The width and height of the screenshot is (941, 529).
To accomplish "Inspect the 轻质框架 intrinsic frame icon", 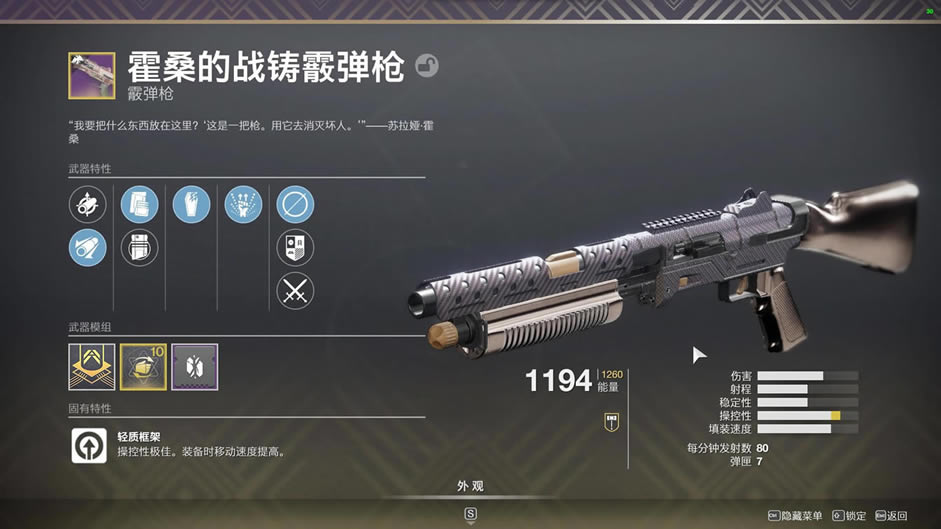I will tap(89, 445).
